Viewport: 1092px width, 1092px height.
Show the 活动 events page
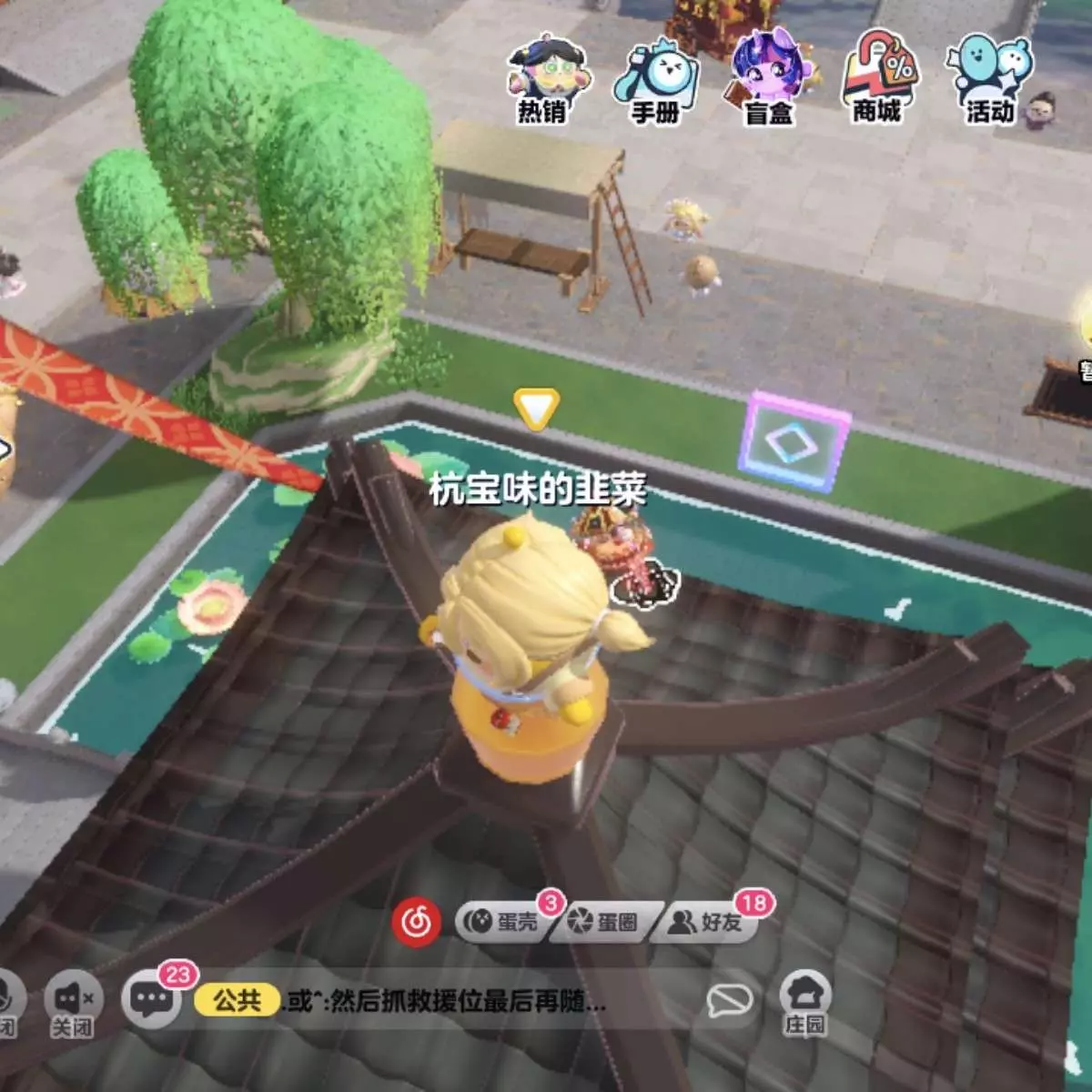[990, 80]
